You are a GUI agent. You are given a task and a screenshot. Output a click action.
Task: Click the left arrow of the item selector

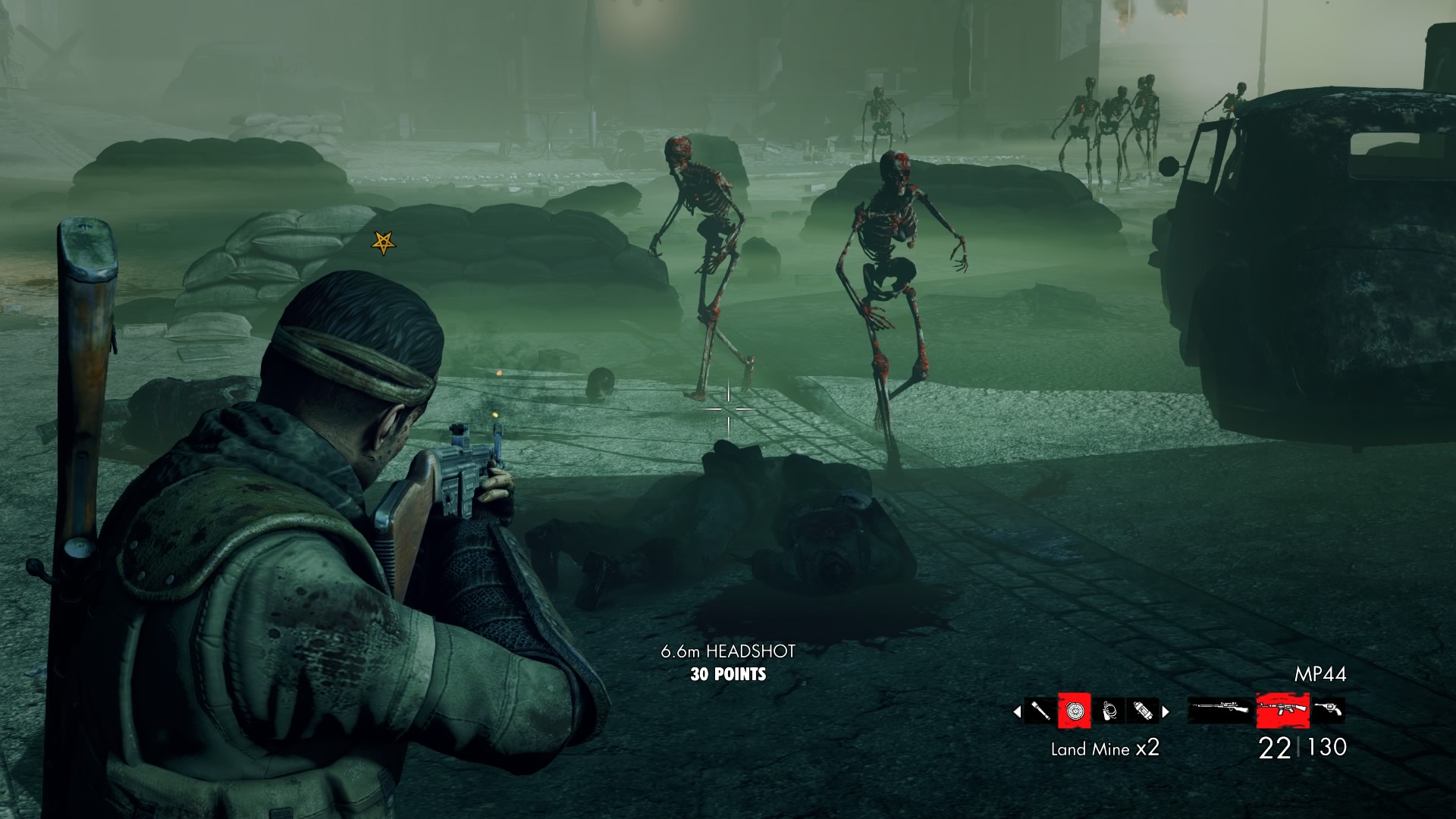(1017, 711)
